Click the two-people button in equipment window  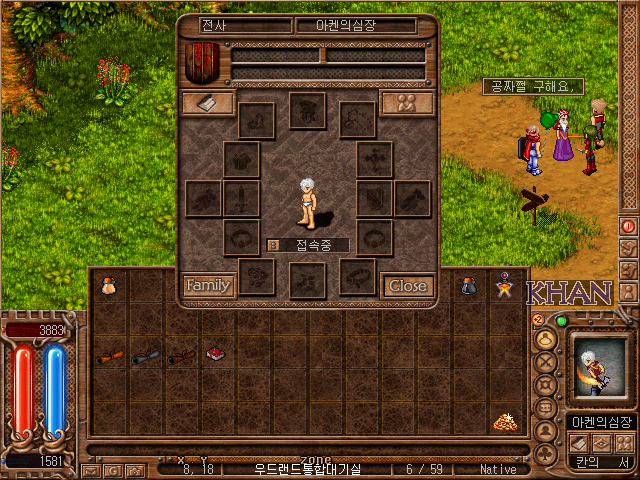tap(408, 103)
